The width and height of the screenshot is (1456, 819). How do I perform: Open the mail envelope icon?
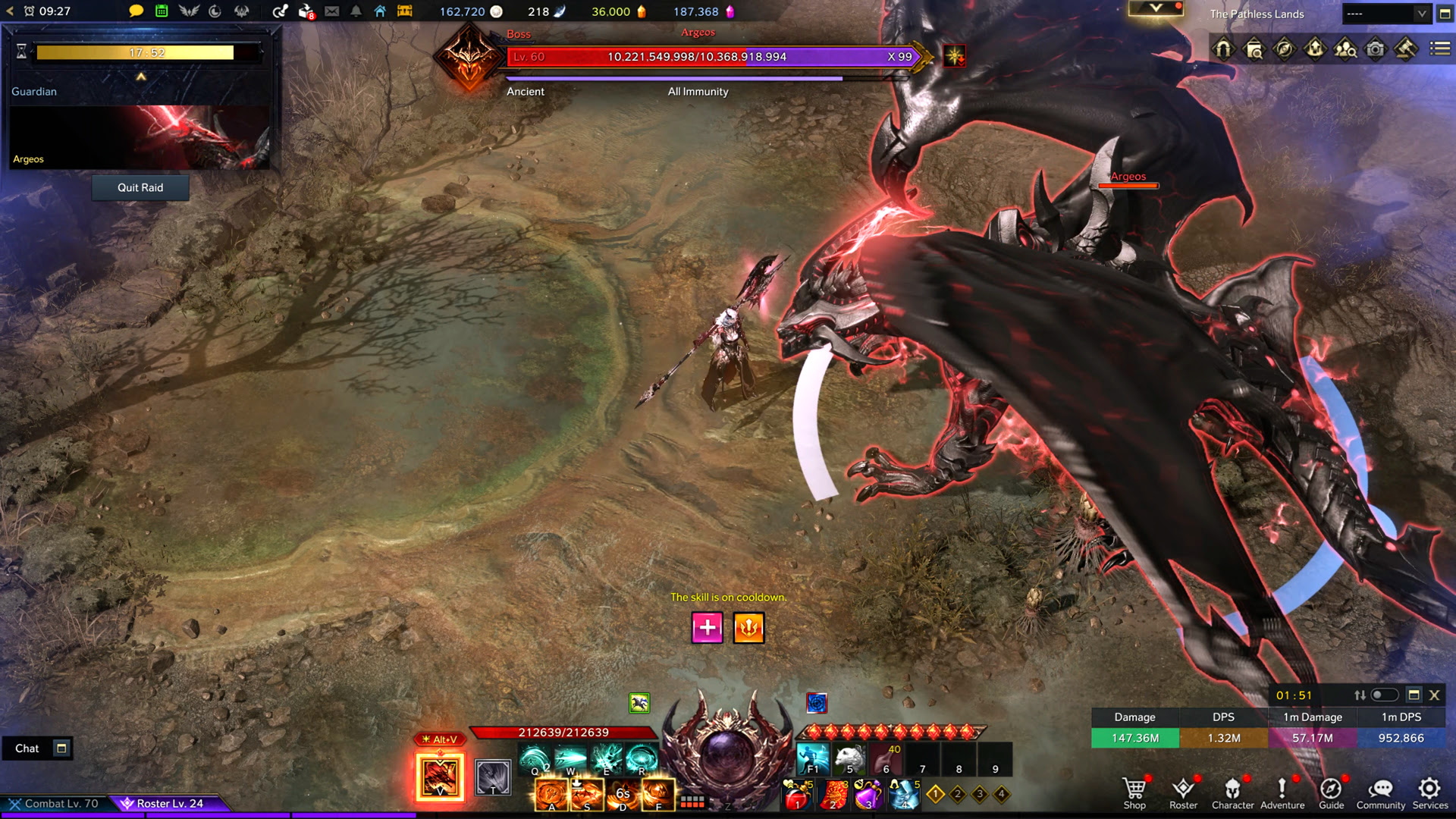pos(332,11)
